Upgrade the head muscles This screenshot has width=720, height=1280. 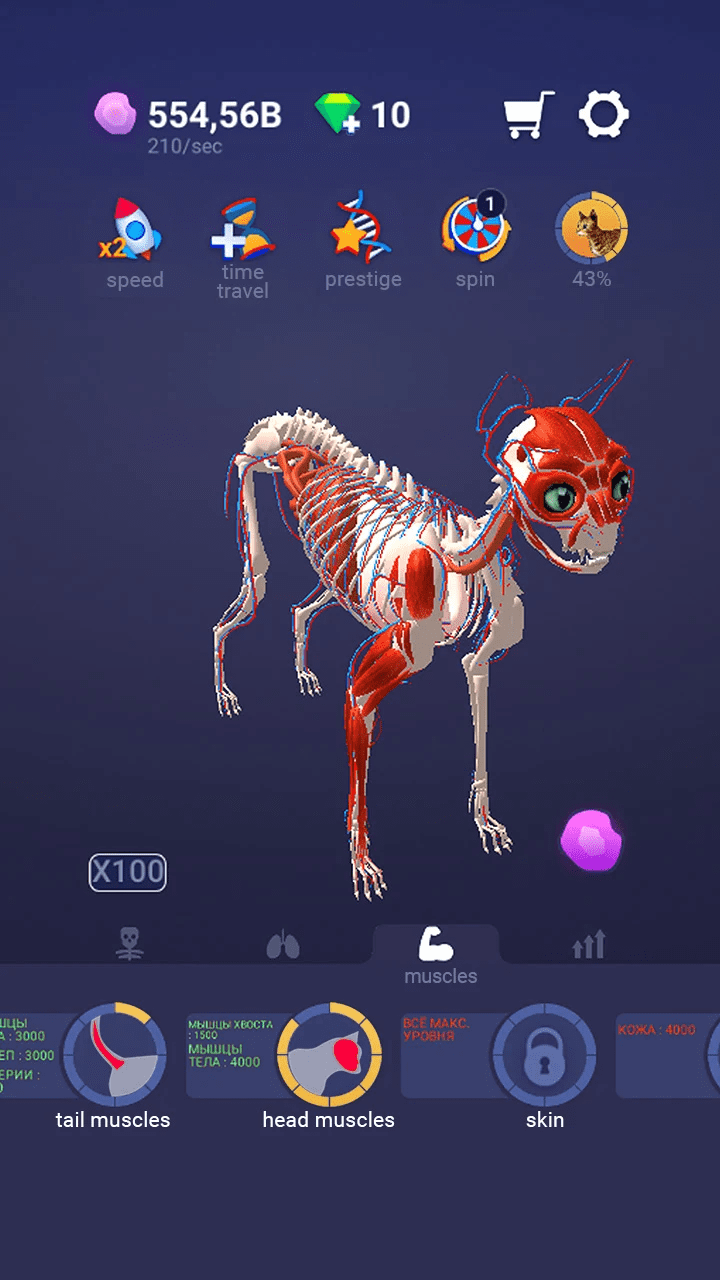328,1055
